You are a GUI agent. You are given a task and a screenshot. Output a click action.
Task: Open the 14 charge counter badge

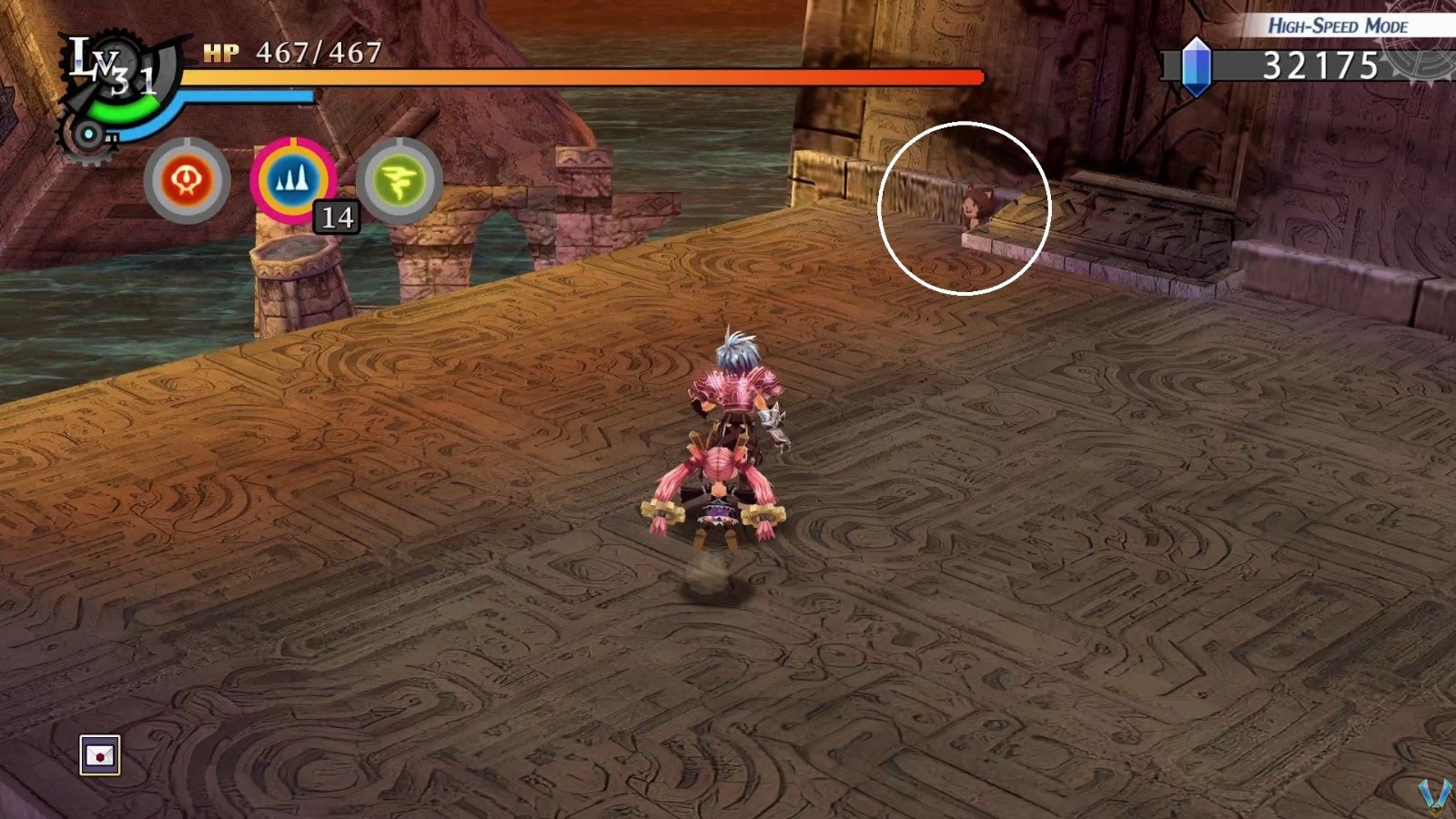pos(338,217)
